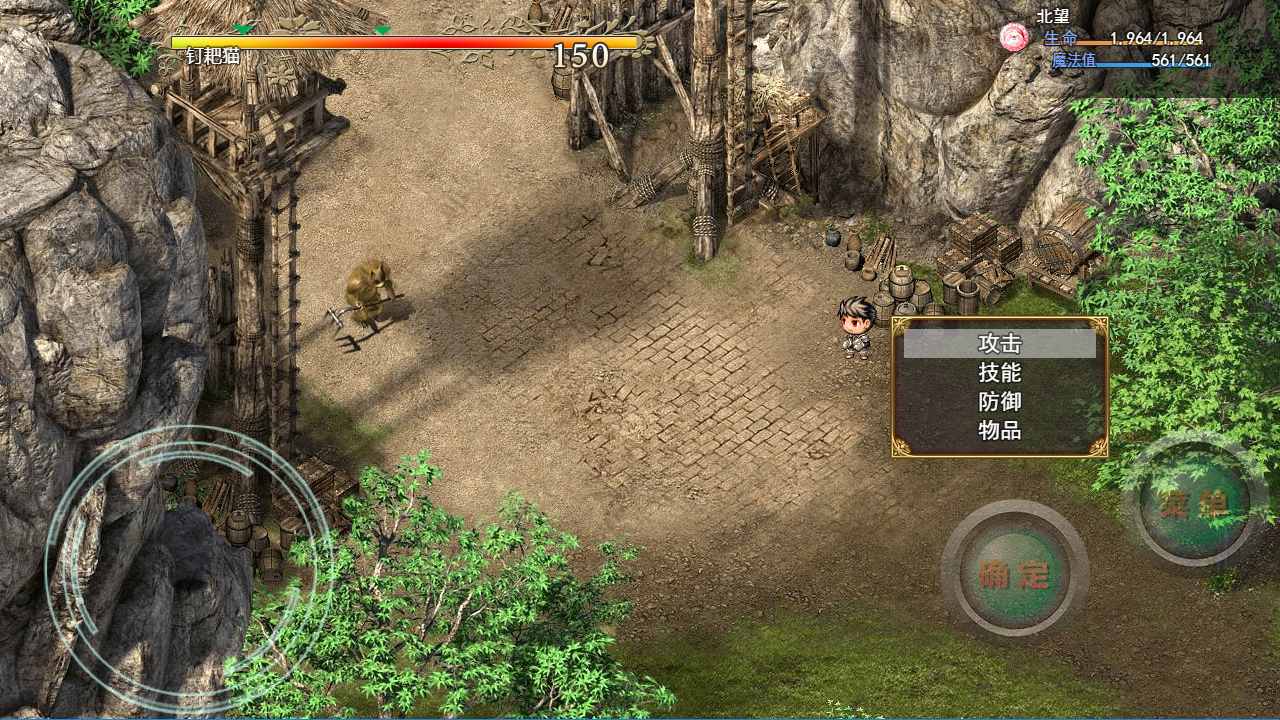
Task: Tap the round 确定 confirm button
Action: click(x=1014, y=574)
